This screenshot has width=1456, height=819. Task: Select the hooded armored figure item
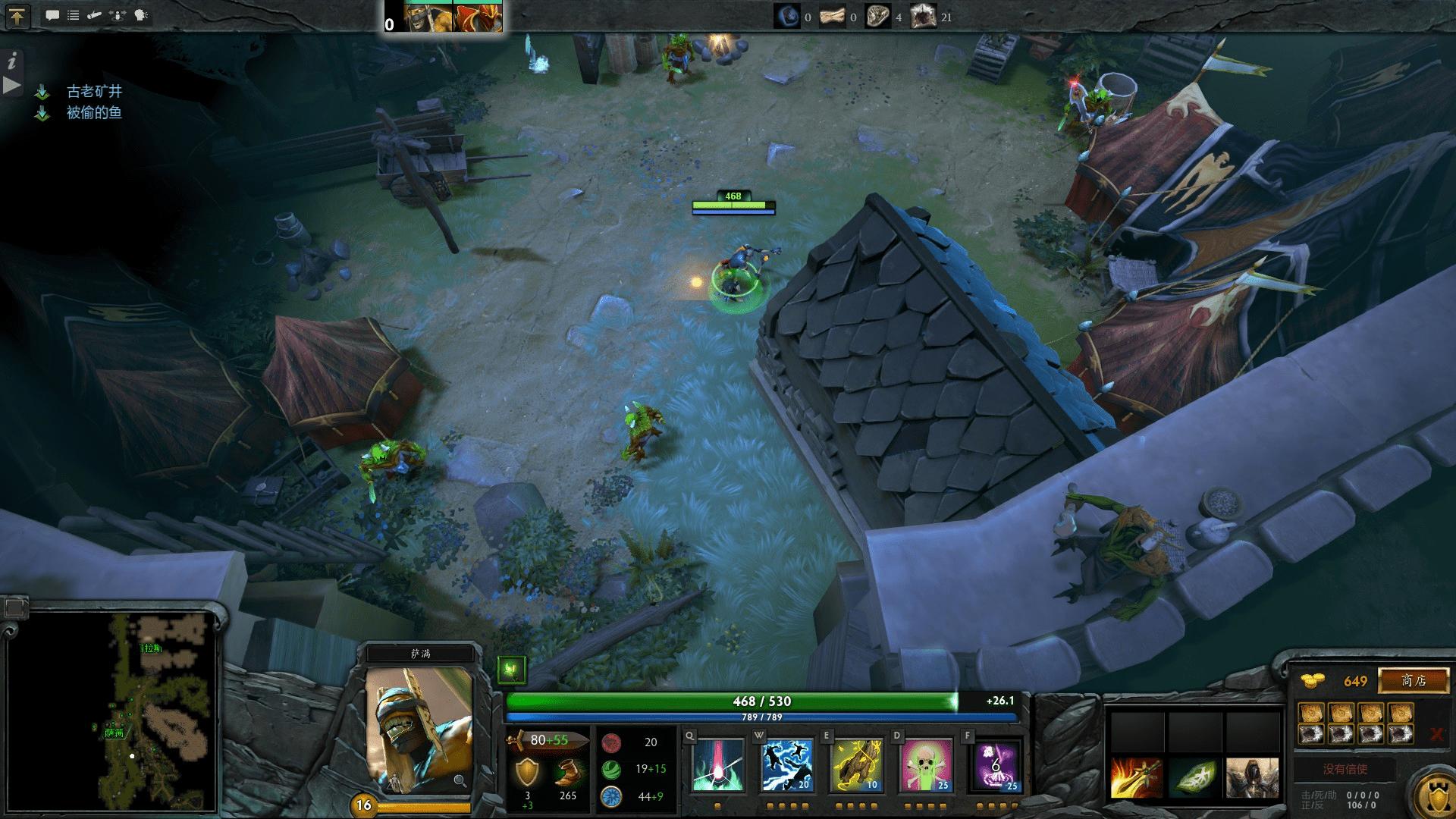click(1252, 777)
